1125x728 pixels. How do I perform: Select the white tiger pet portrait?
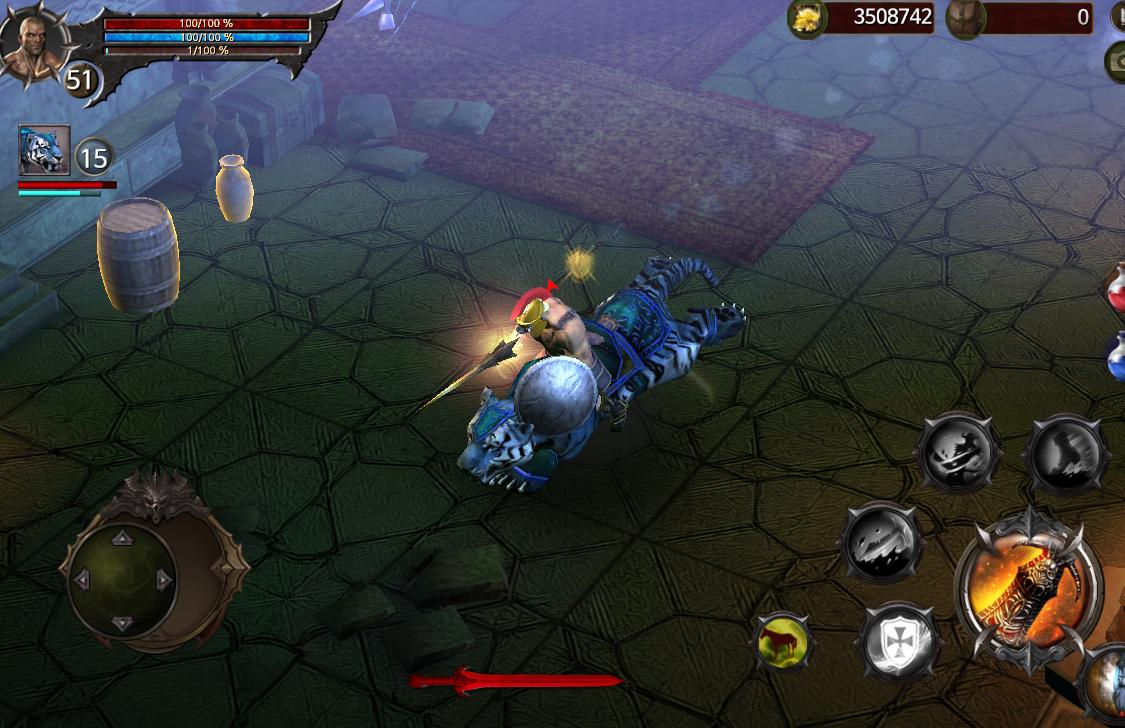click(44, 150)
